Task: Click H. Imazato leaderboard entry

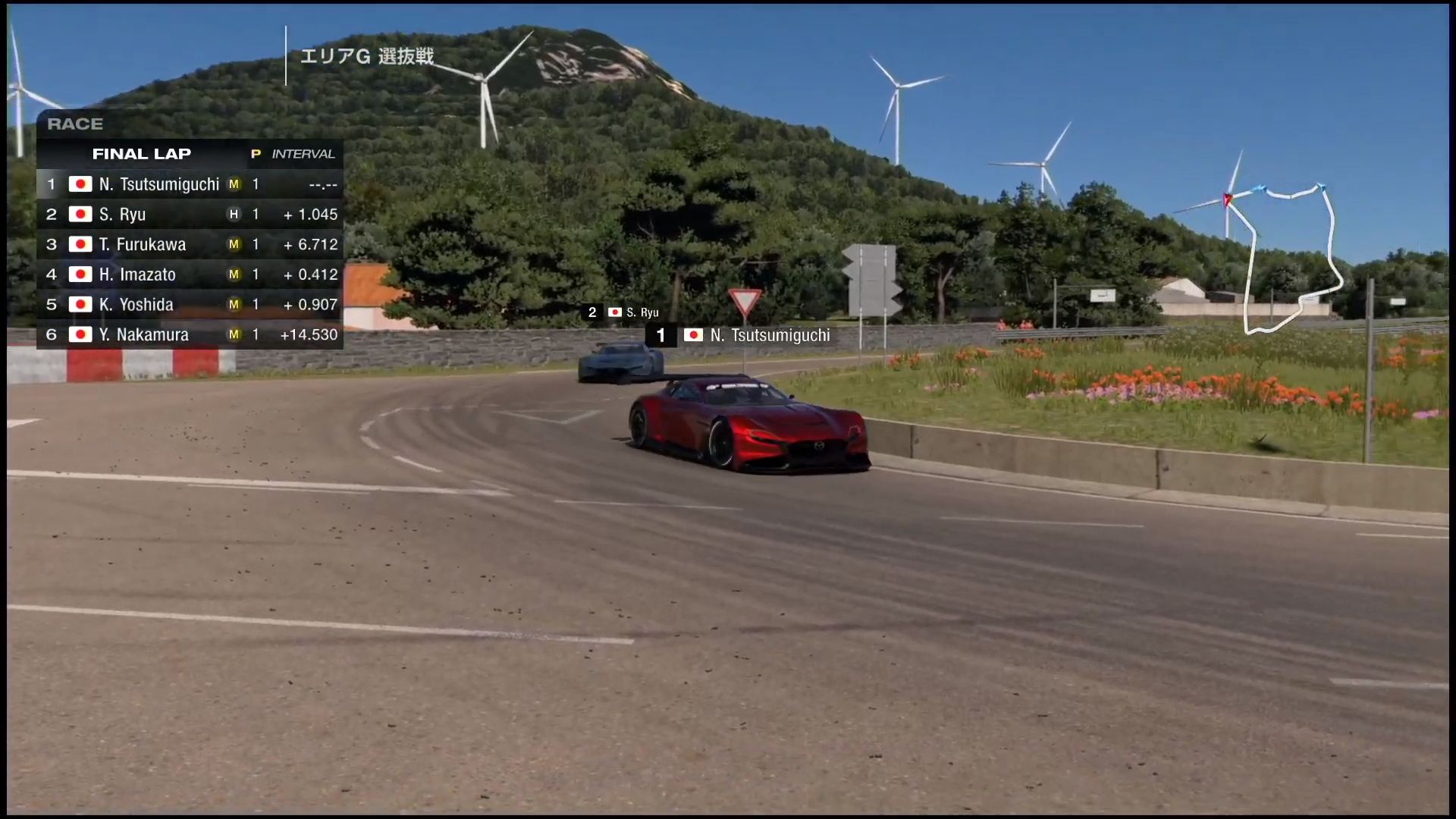Action: point(190,275)
